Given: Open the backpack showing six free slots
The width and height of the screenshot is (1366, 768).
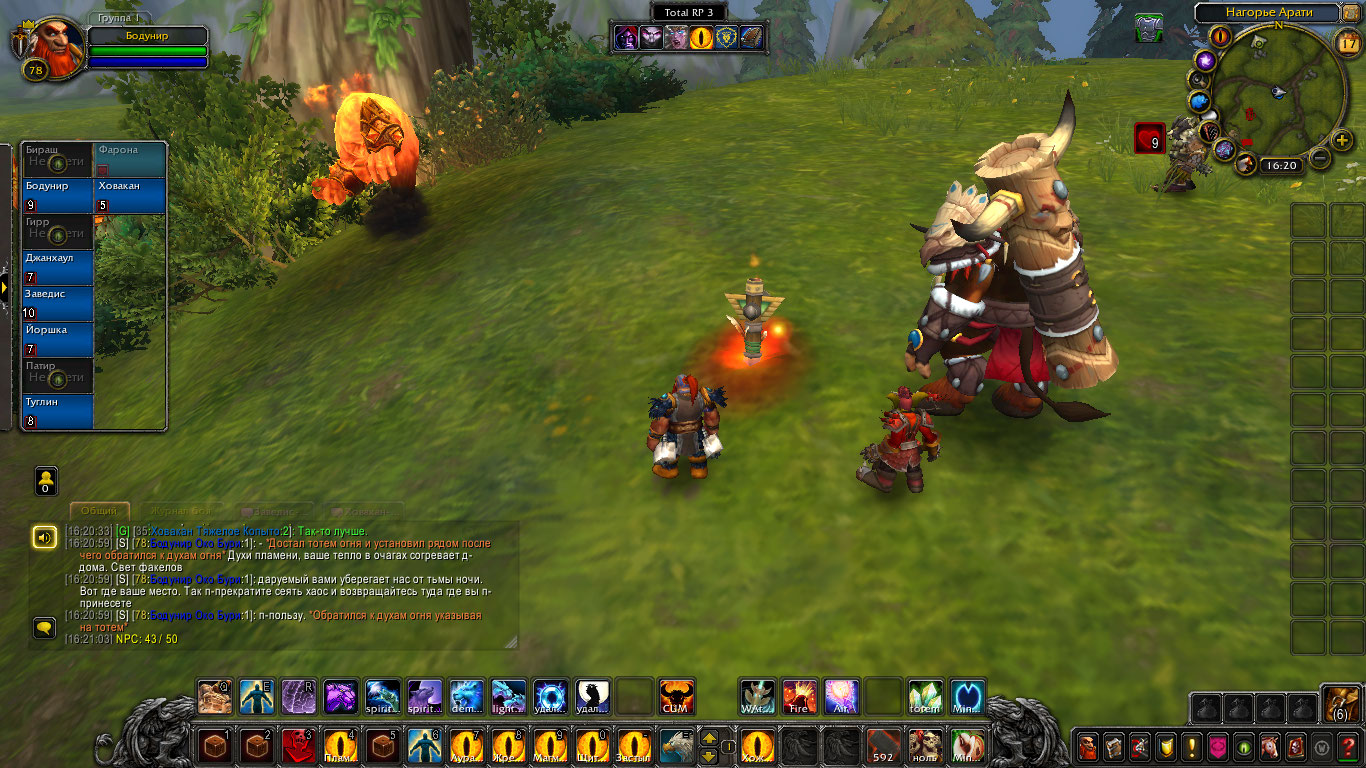Looking at the screenshot, I should [1340, 704].
